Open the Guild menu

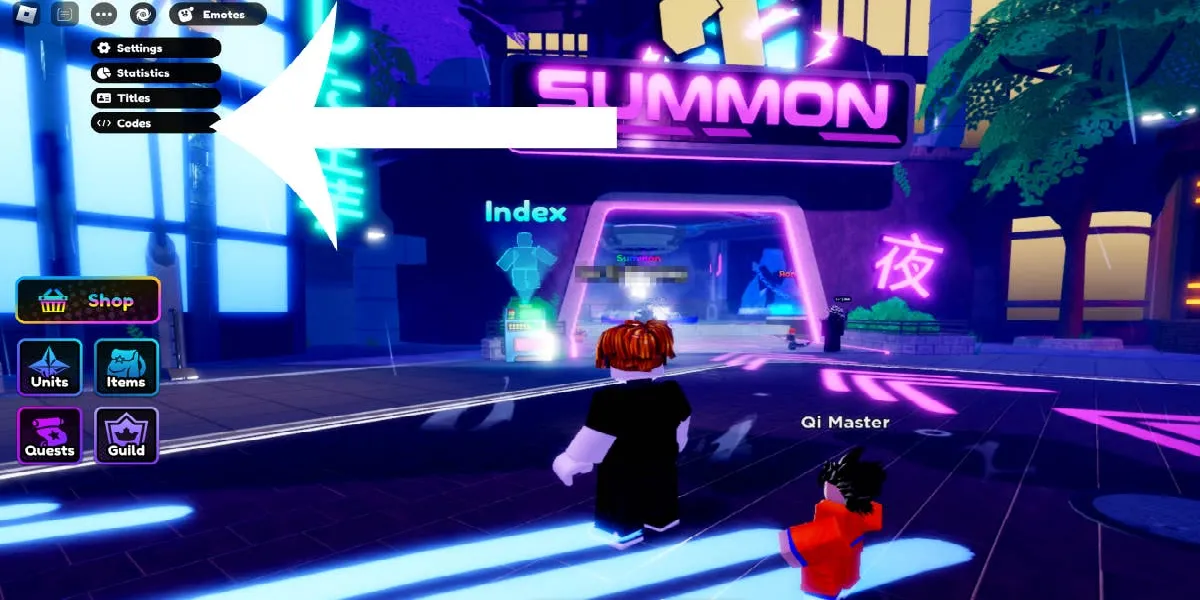click(126, 435)
